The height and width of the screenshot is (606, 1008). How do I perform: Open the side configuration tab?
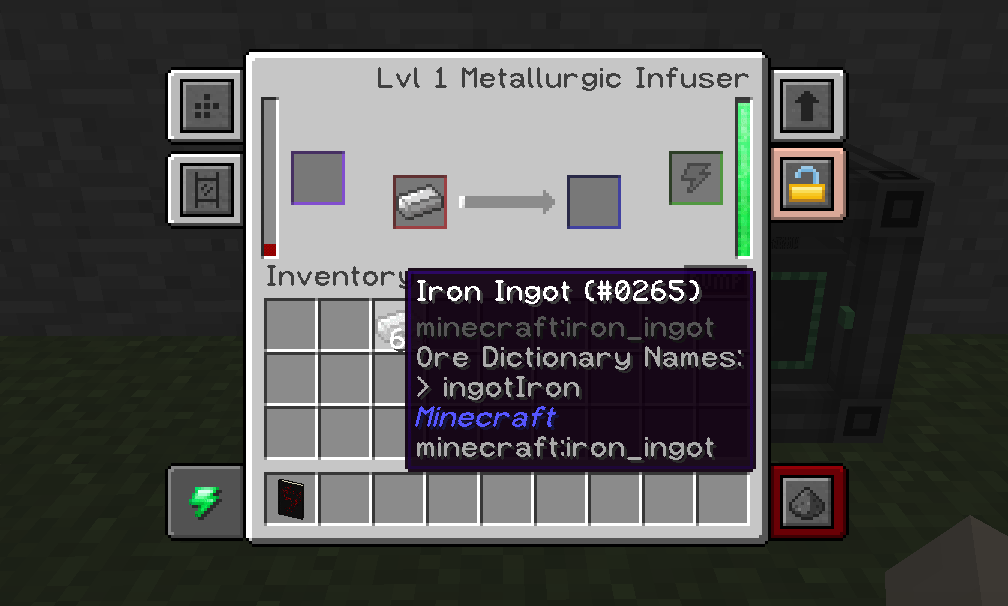pyautogui.click(x=207, y=104)
